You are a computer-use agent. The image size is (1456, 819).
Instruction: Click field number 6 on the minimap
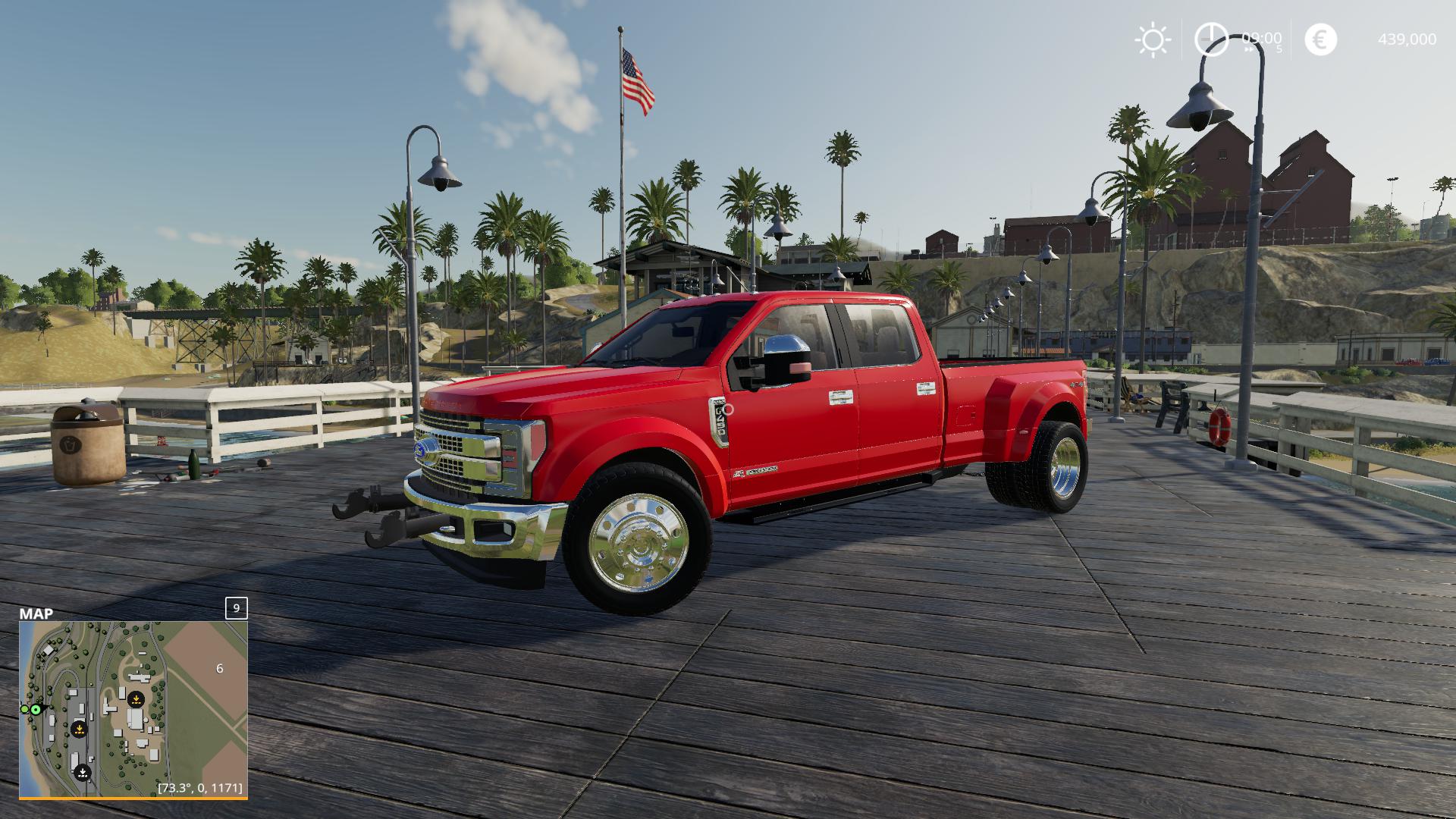[220, 668]
